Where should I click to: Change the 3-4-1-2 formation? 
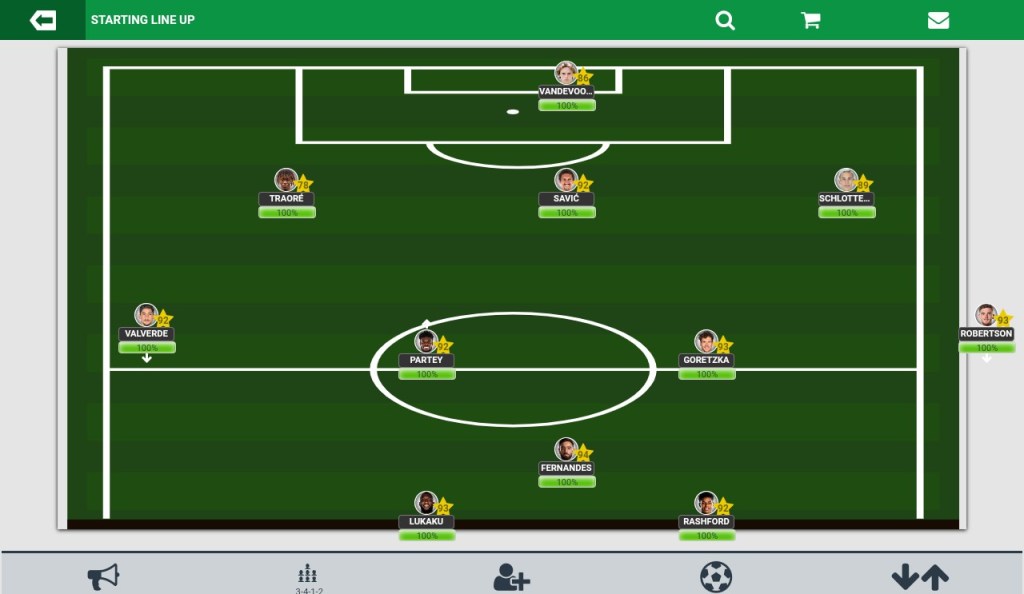click(308, 578)
